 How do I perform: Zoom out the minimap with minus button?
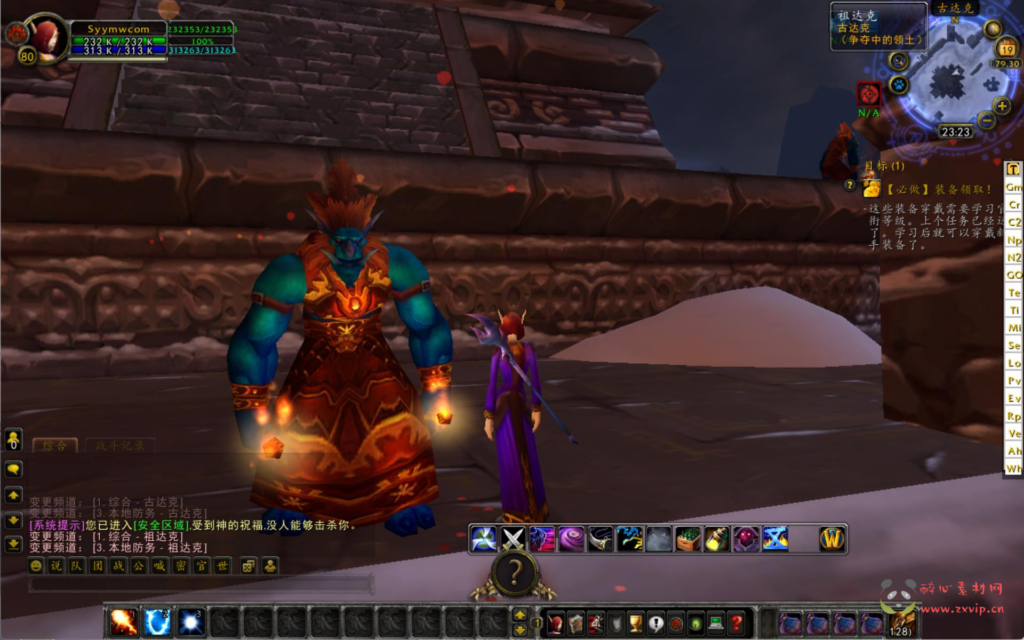click(987, 121)
